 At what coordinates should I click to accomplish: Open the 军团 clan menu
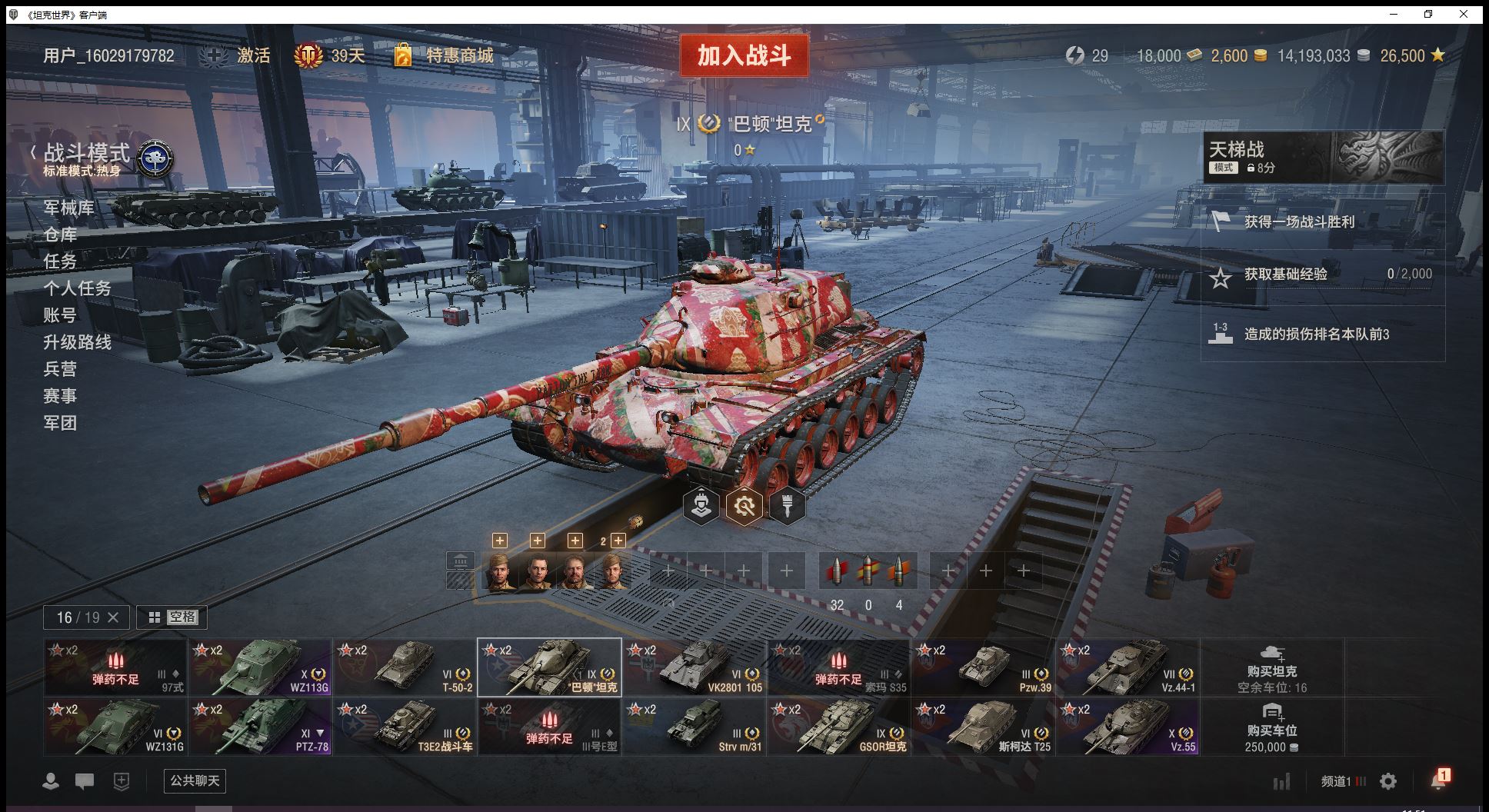point(60,423)
